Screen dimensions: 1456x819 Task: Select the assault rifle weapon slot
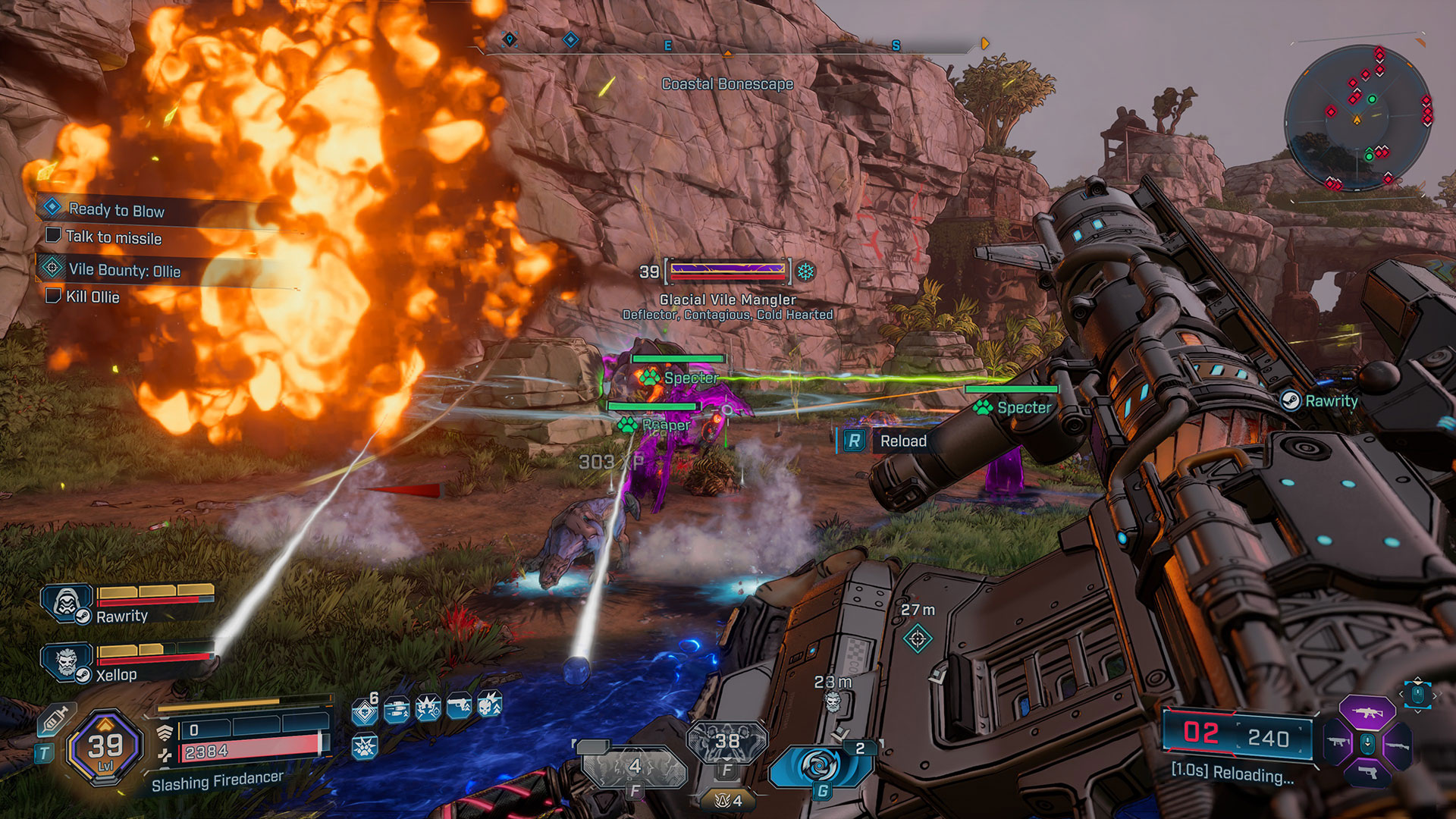coord(1367,713)
